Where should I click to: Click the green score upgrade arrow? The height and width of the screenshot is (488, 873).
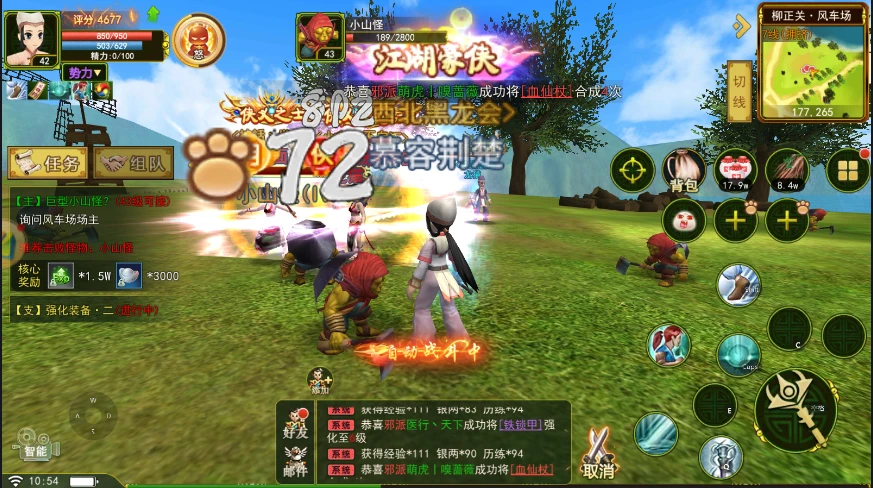click(x=153, y=14)
